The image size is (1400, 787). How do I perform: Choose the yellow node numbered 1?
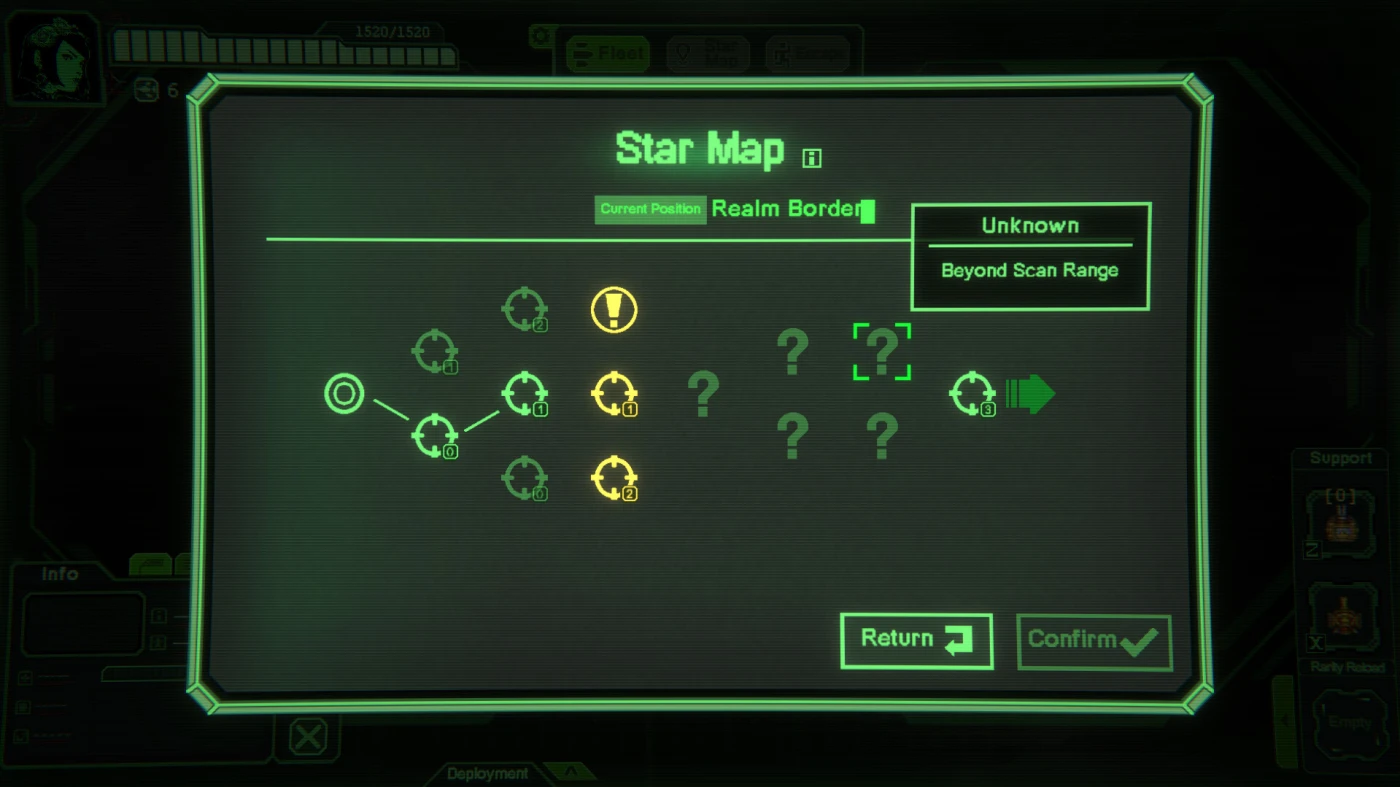coord(614,394)
